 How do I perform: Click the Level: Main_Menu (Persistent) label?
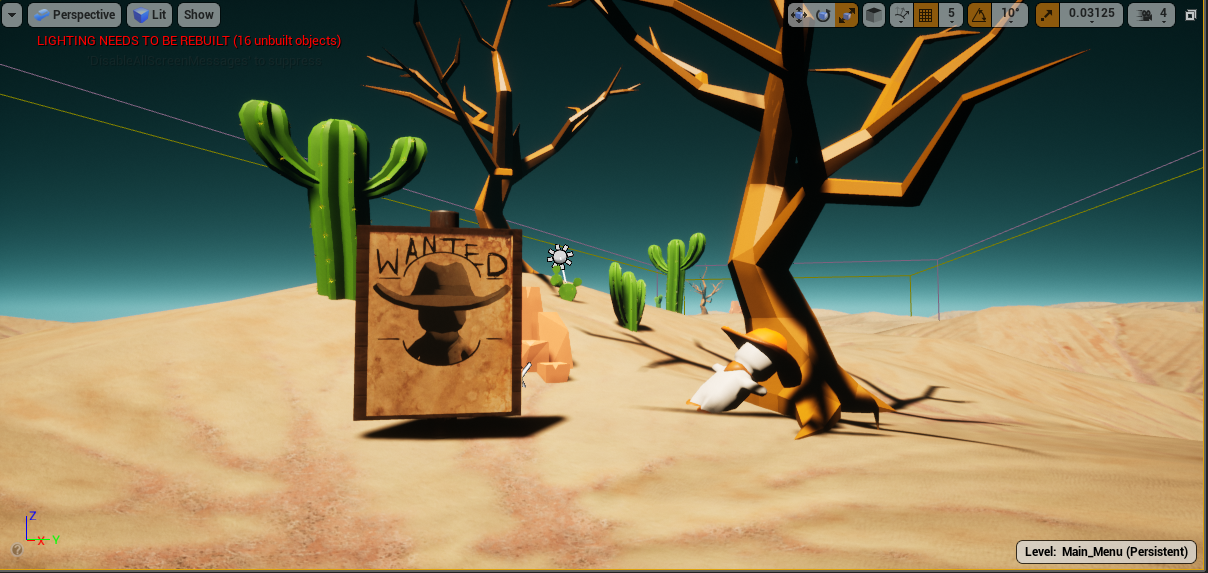[1106, 551]
